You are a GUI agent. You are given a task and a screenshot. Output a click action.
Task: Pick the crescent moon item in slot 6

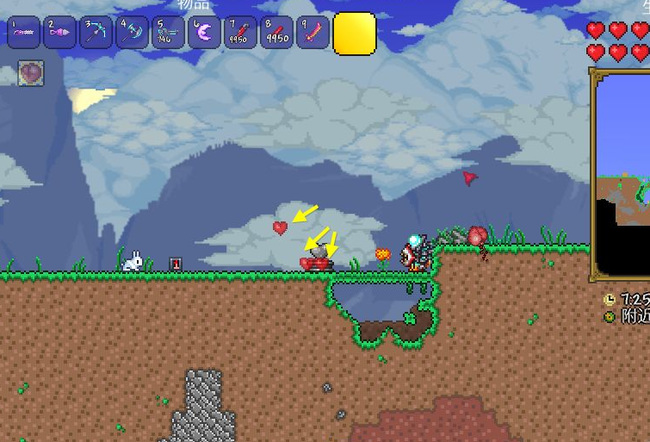point(204,33)
